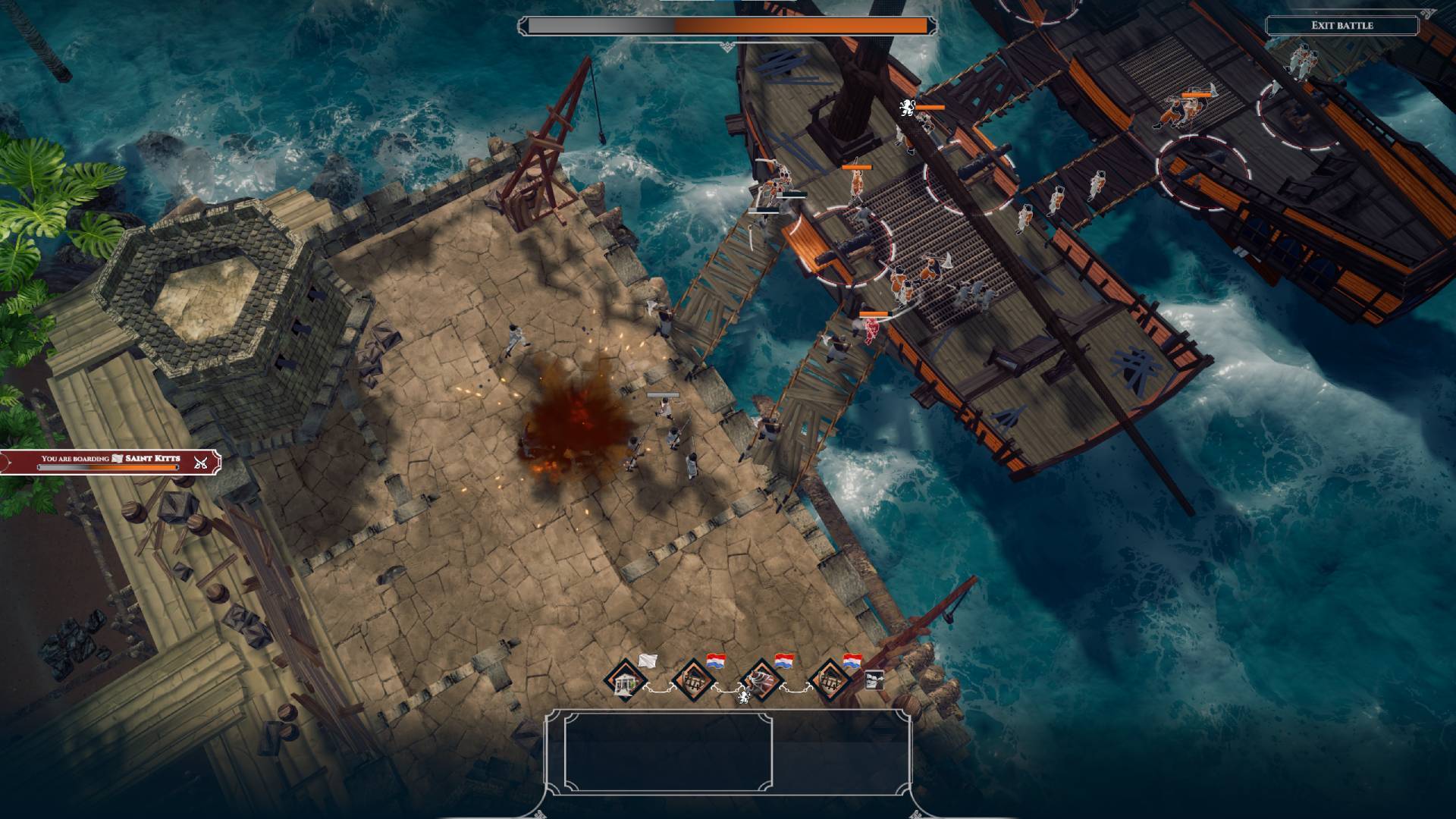1456x819 pixels.
Task: Click the white flag above the fort icon
Action: pyautogui.click(x=647, y=661)
